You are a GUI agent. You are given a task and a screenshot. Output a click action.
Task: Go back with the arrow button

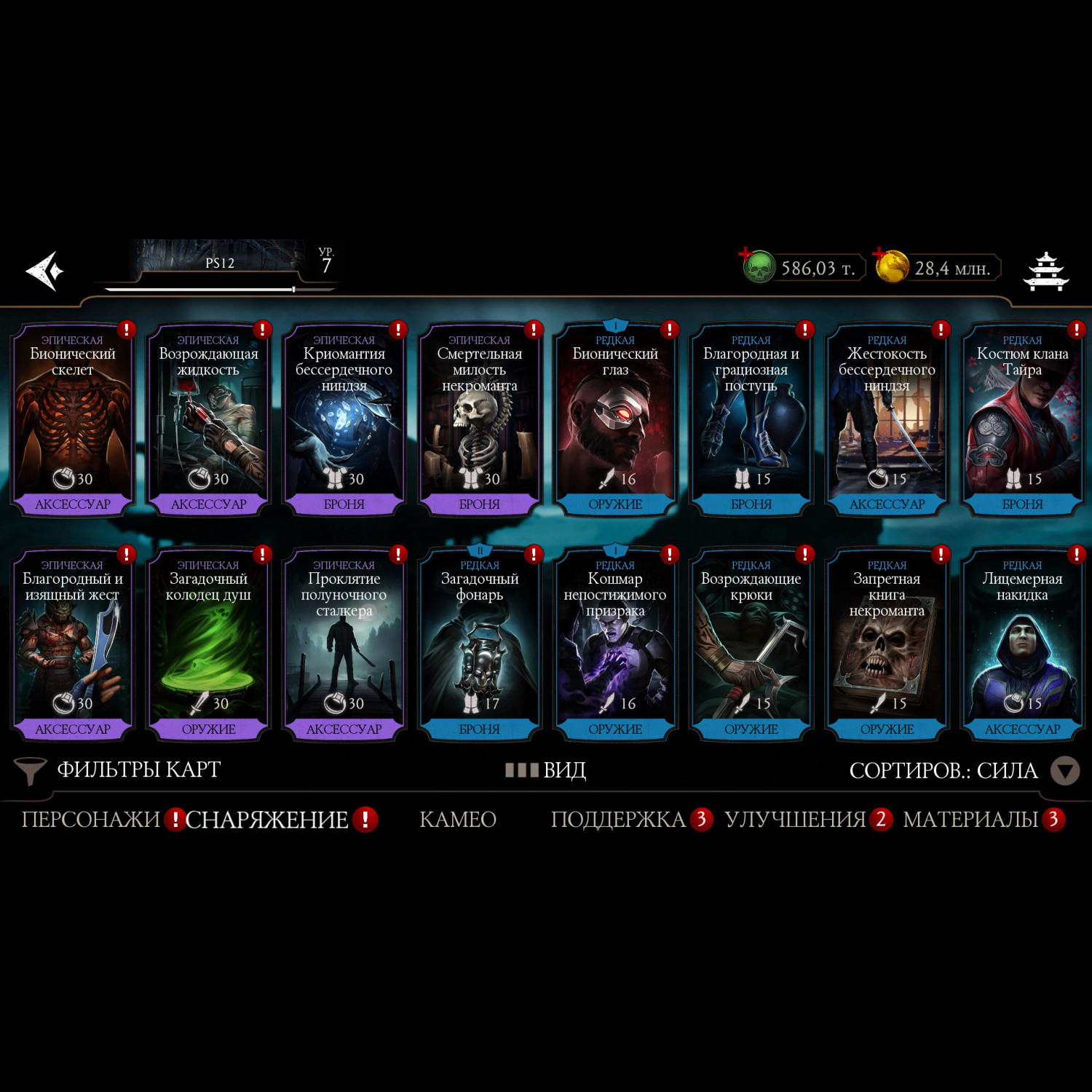[x=45, y=271]
